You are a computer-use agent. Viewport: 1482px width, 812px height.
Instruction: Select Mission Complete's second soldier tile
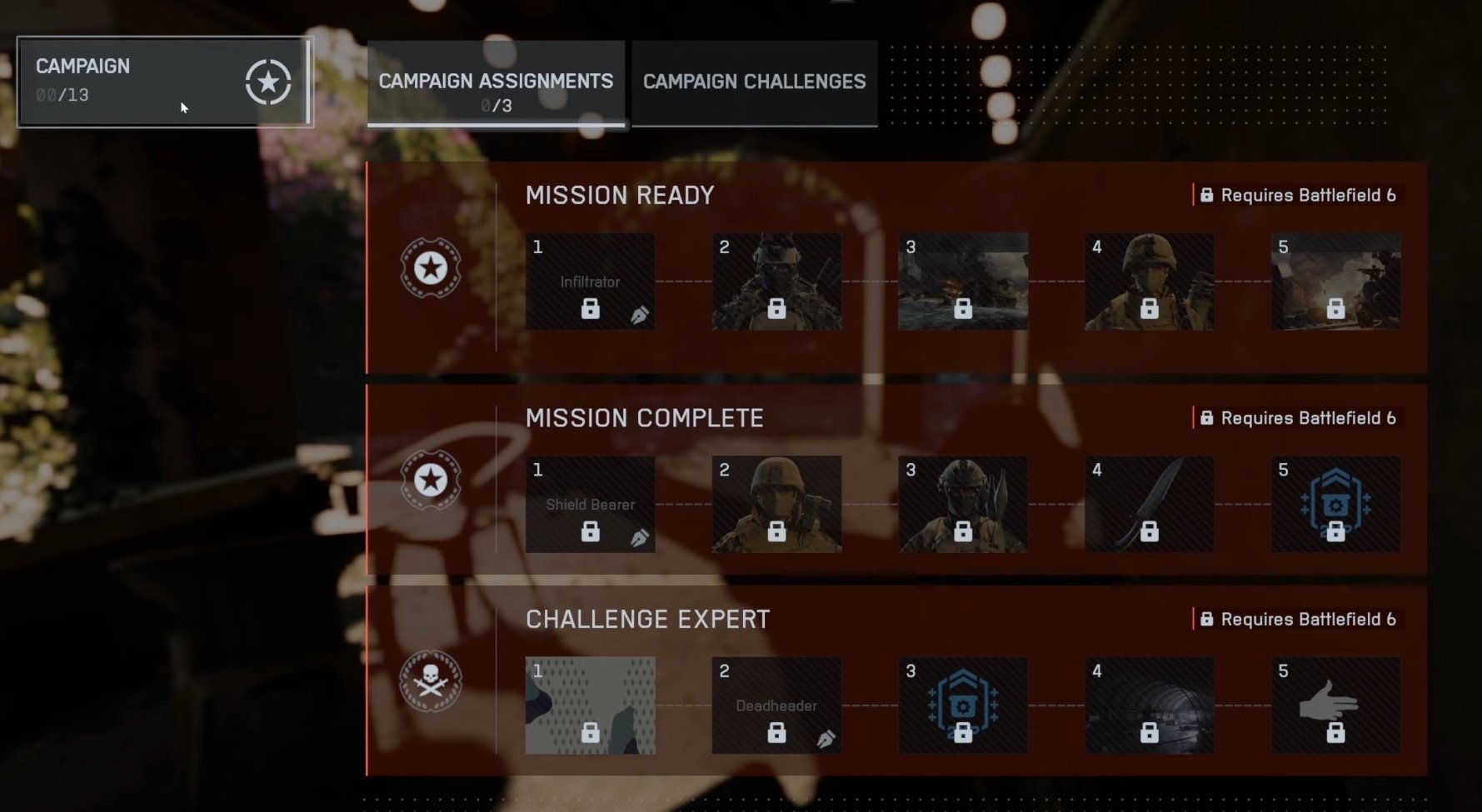[776, 504]
